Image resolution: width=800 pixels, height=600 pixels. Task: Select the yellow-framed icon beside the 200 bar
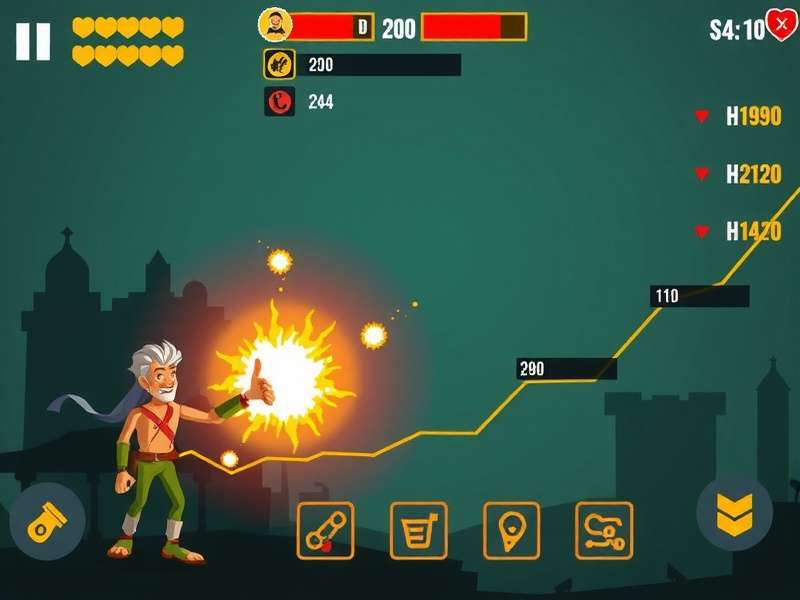tap(279, 64)
